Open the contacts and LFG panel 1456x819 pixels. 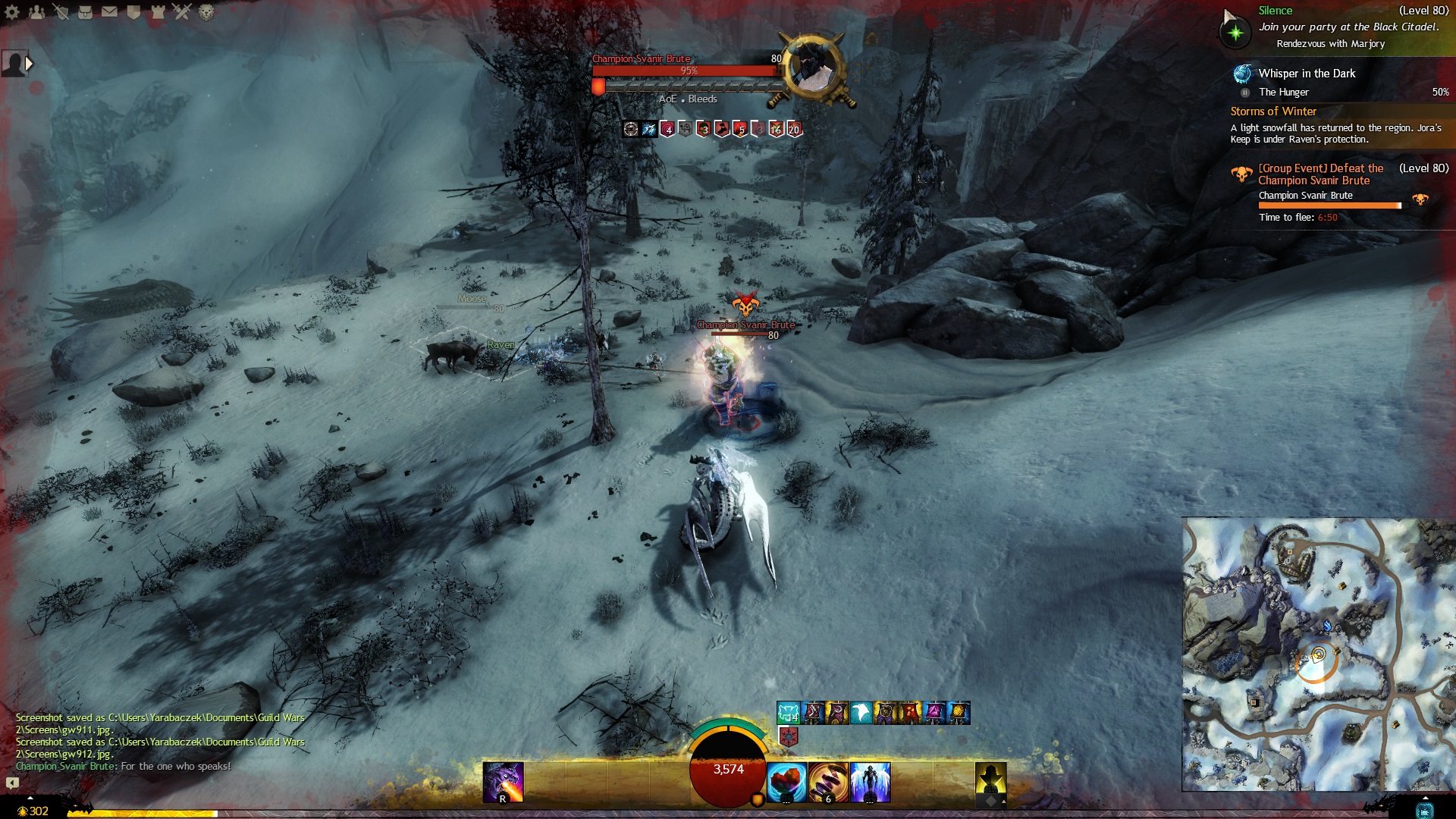pos(36,12)
